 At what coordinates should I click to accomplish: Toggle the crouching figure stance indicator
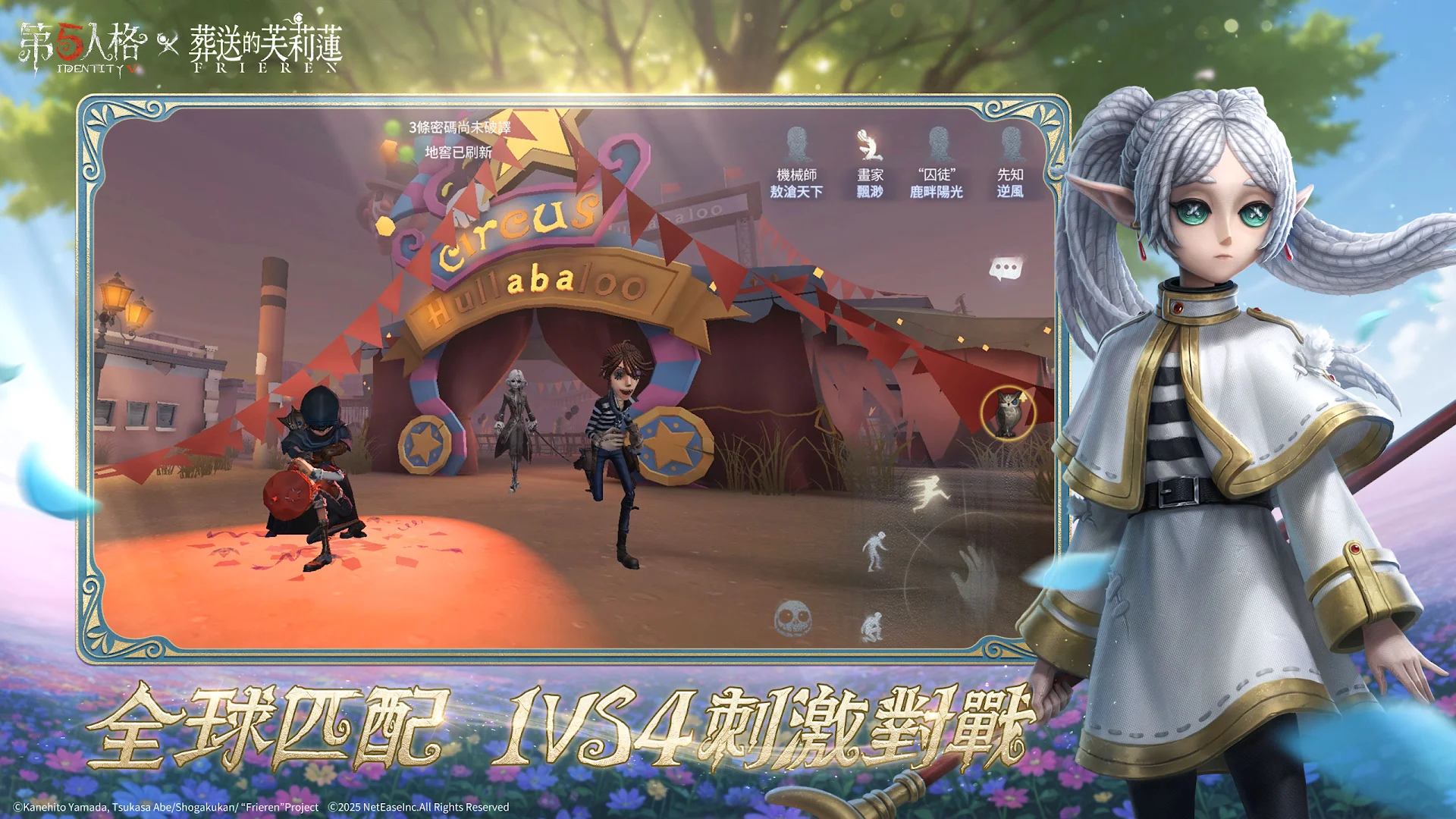(x=873, y=628)
